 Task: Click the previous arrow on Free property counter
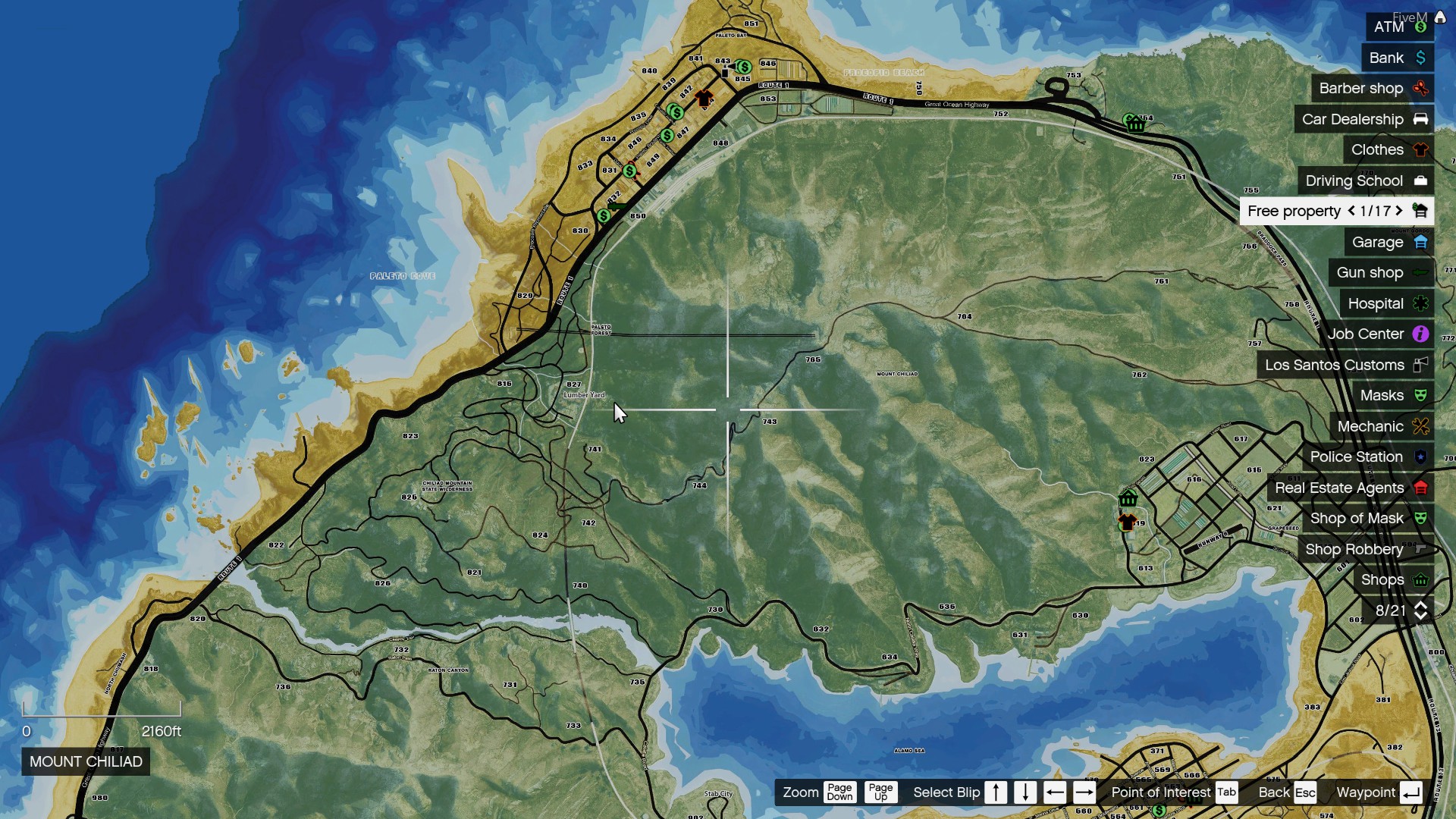1351,211
